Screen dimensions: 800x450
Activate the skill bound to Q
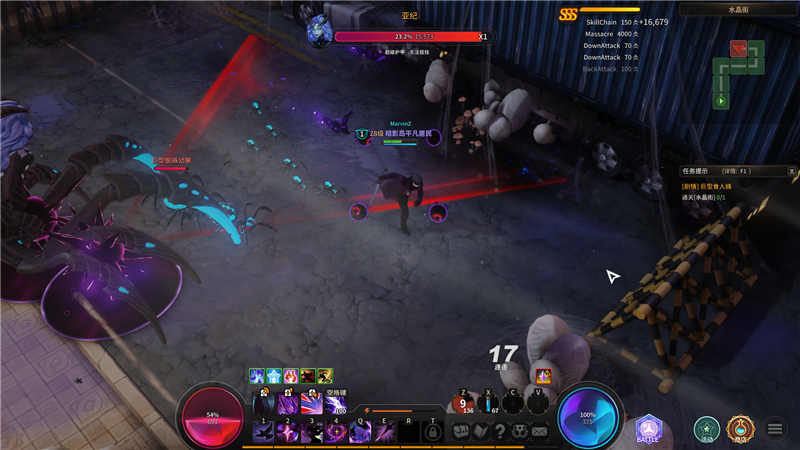pyautogui.click(x=361, y=431)
